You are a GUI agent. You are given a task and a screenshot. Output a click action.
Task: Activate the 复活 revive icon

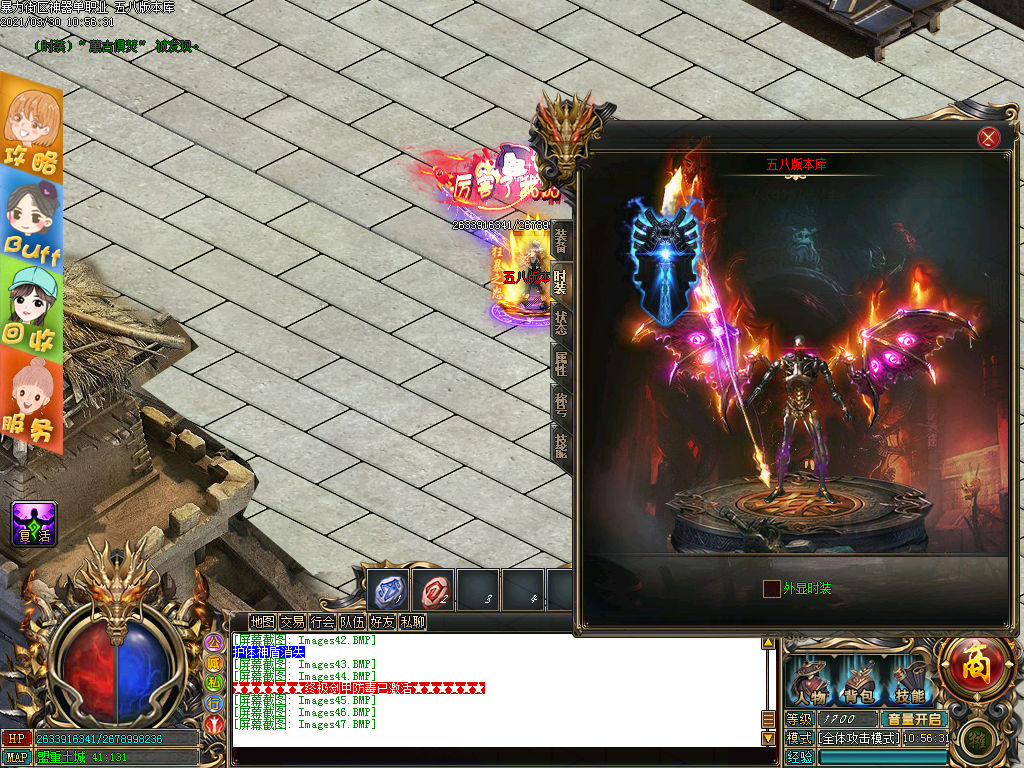[33, 523]
